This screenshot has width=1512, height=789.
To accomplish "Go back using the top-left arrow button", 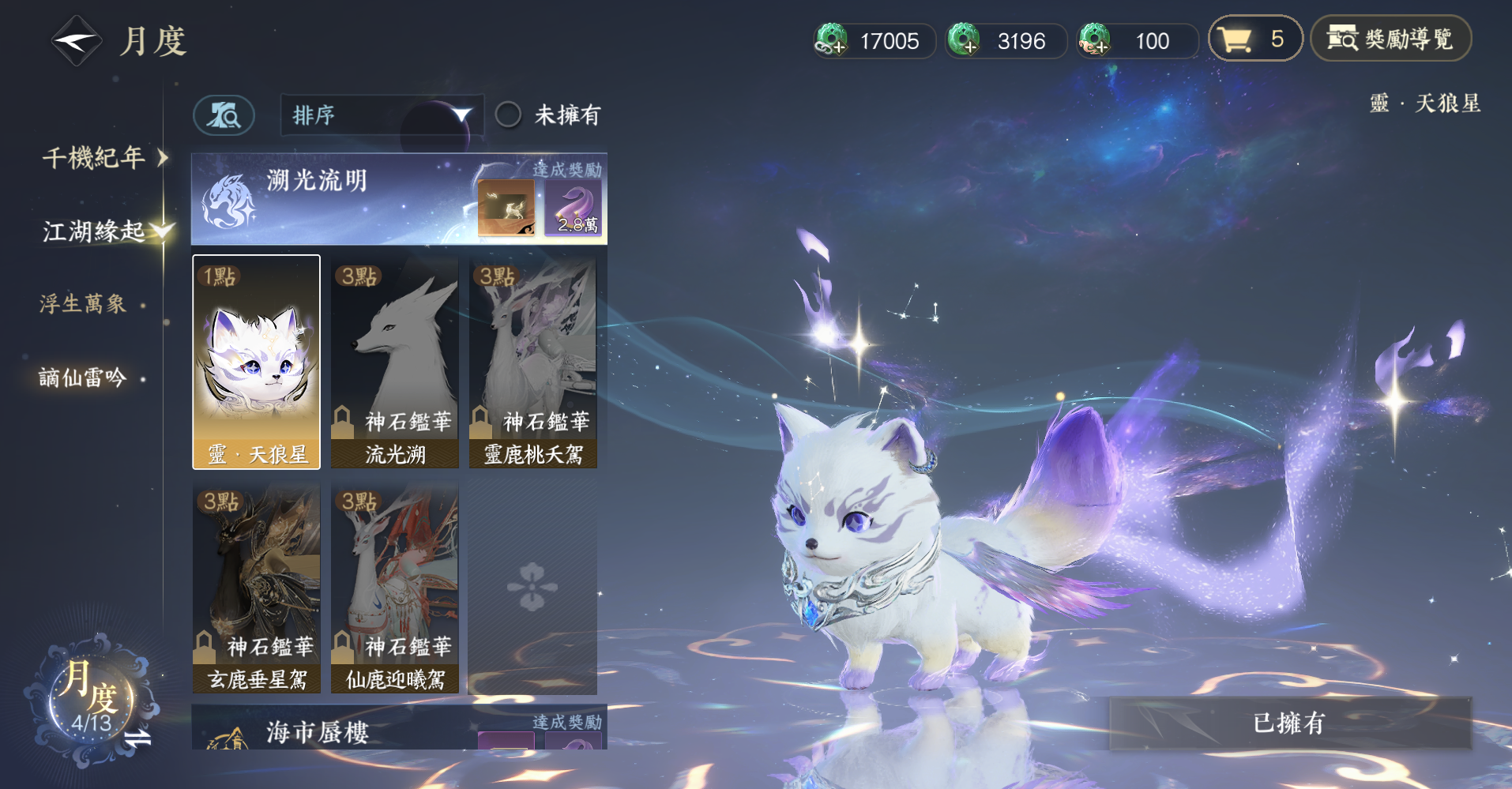I will pos(76,41).
